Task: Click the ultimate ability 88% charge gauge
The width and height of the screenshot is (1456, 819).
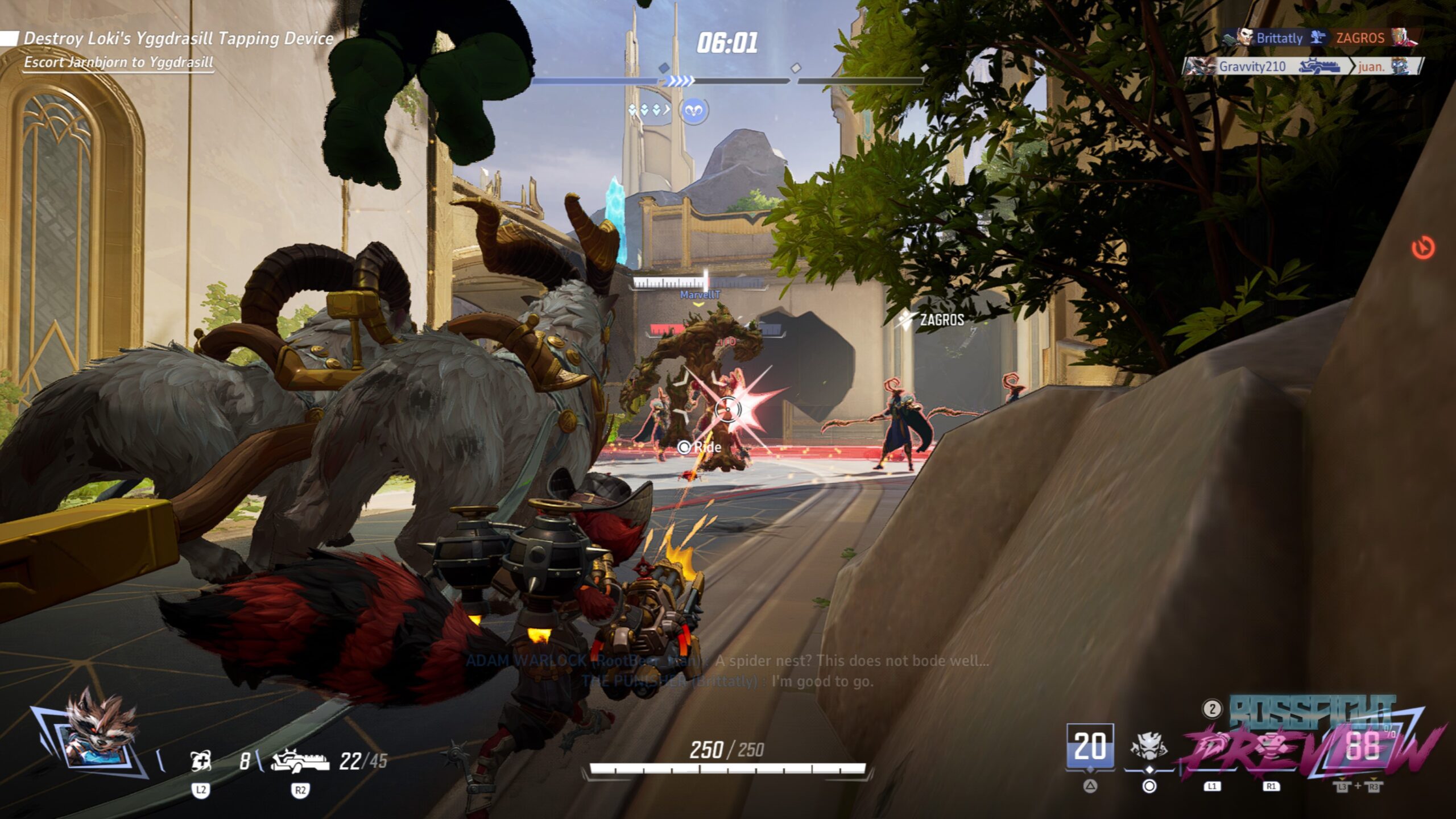Action: tap(1362, 746)
